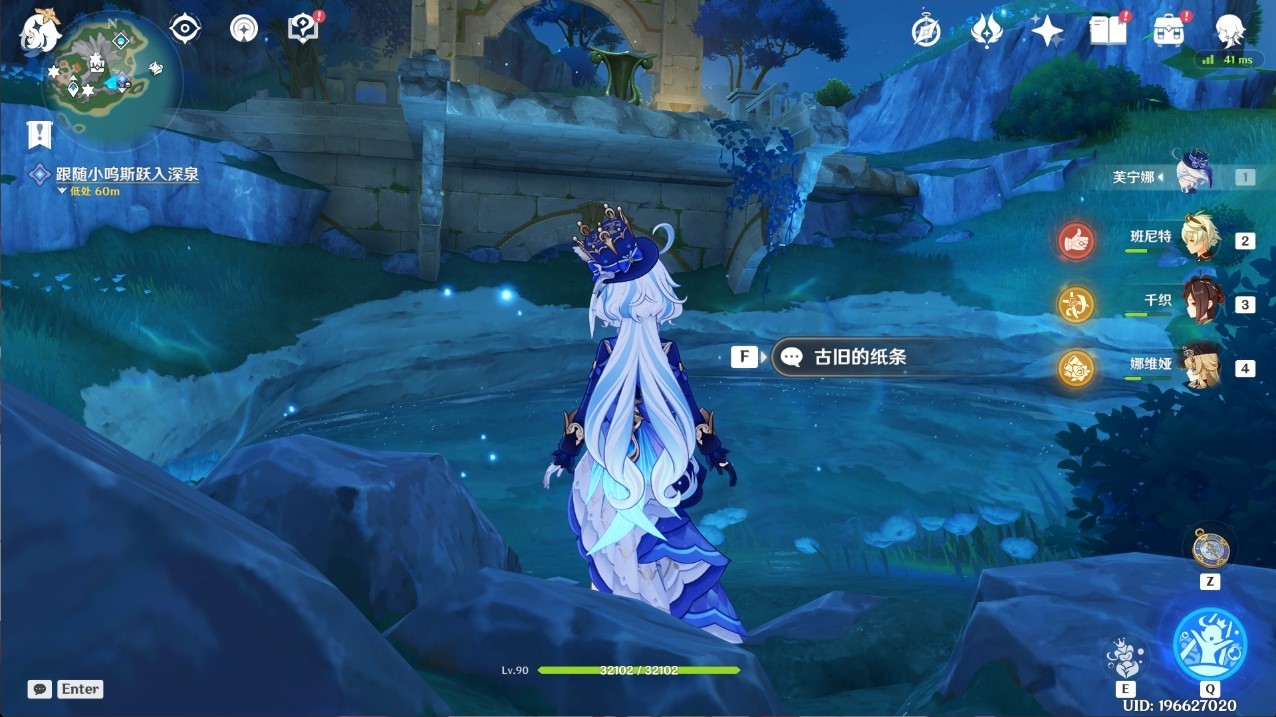
Task: Open the Paimon main menu
Action: (x=41, y=31)
